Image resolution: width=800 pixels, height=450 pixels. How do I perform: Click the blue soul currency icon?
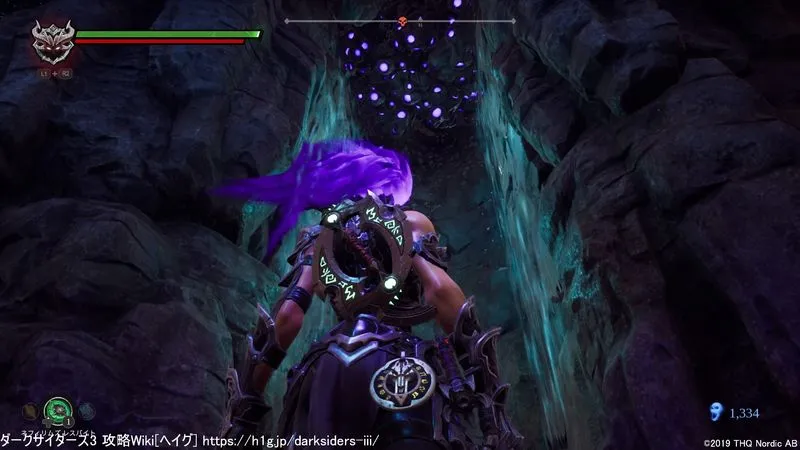click(714, 410)
